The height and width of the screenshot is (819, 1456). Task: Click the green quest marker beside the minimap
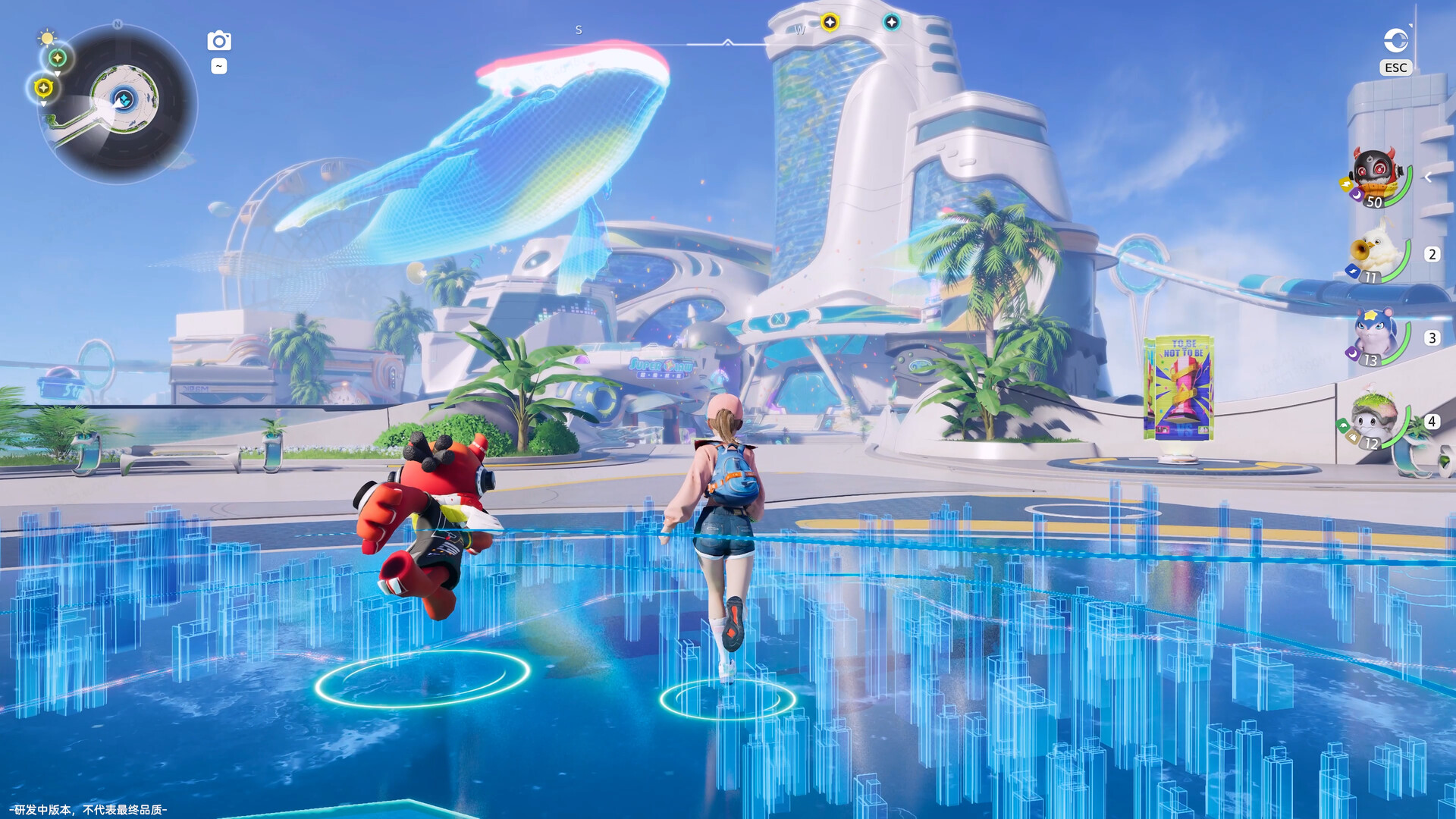pyautogui.click(x=58, y=58)
